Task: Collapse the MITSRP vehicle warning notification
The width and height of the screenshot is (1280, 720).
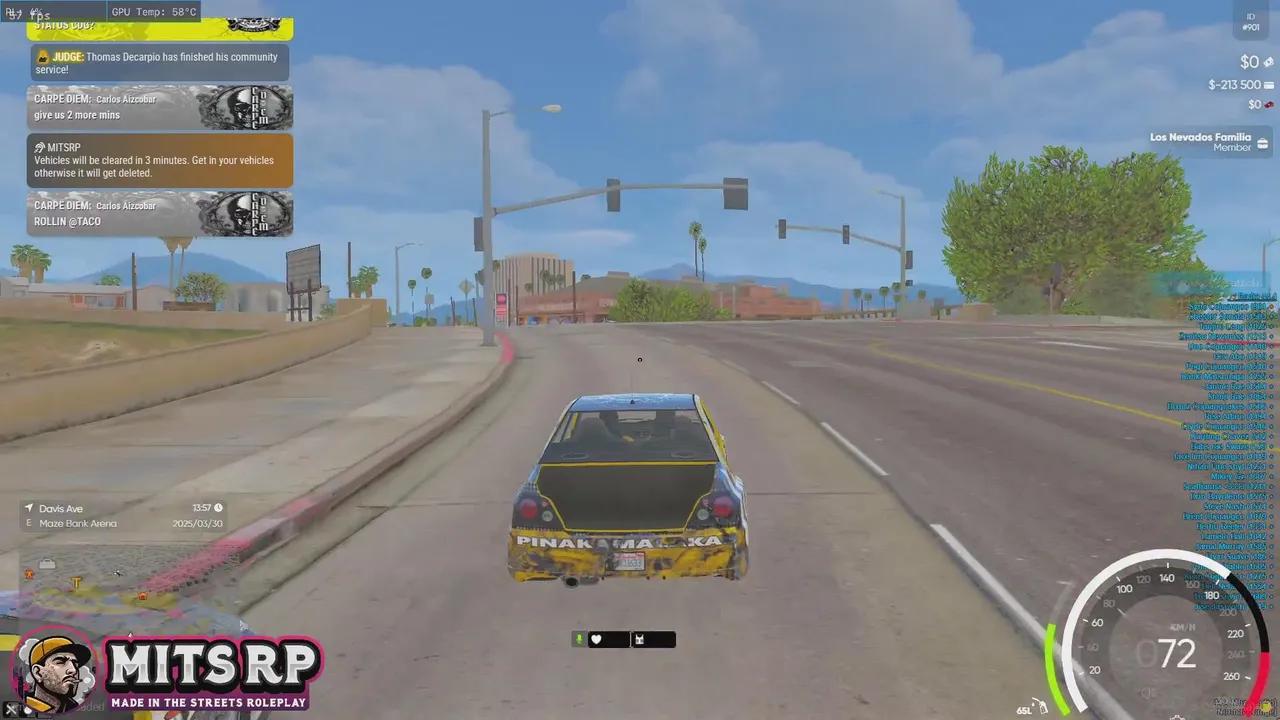Action: [160, 160]
